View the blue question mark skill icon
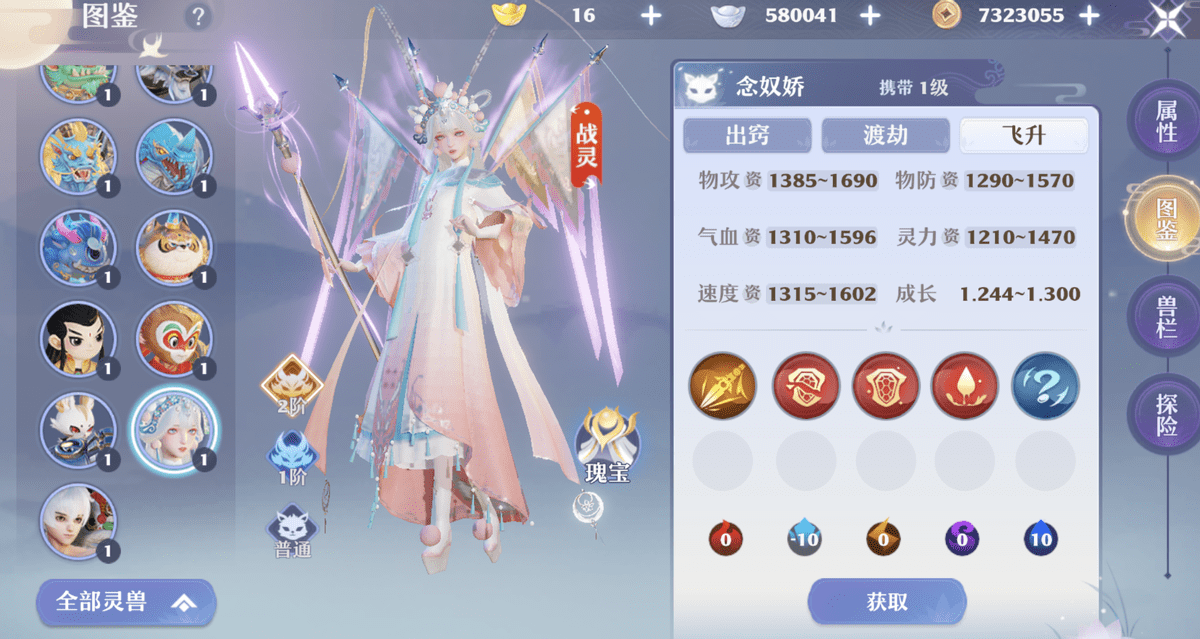This screenshot has height=639, width=1200. [1045, 386]
